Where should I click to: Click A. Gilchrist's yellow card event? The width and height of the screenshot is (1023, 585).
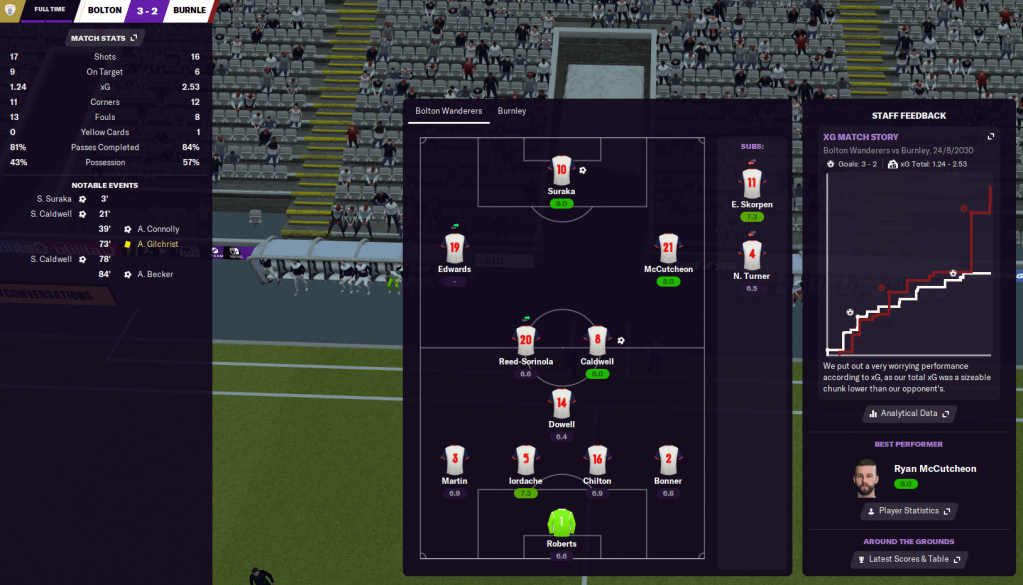point(157,244)
